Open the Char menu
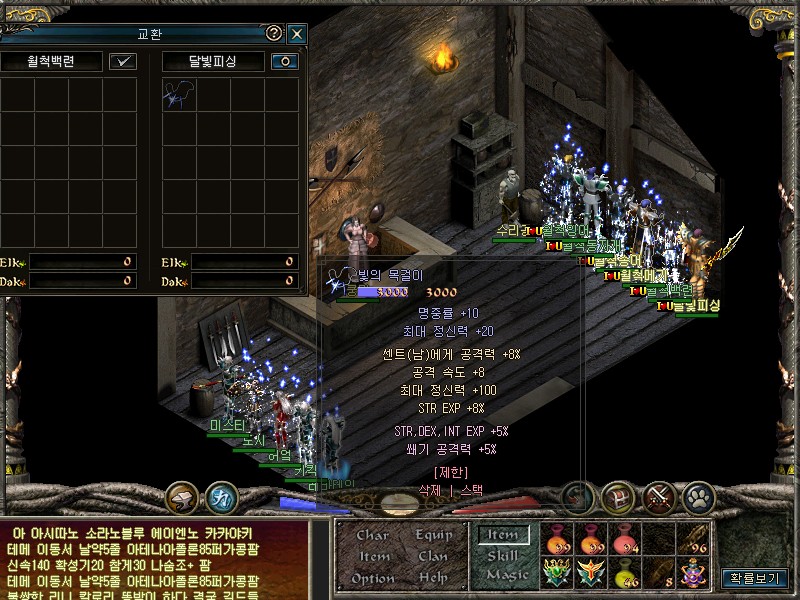 click(x=372, y=535)
